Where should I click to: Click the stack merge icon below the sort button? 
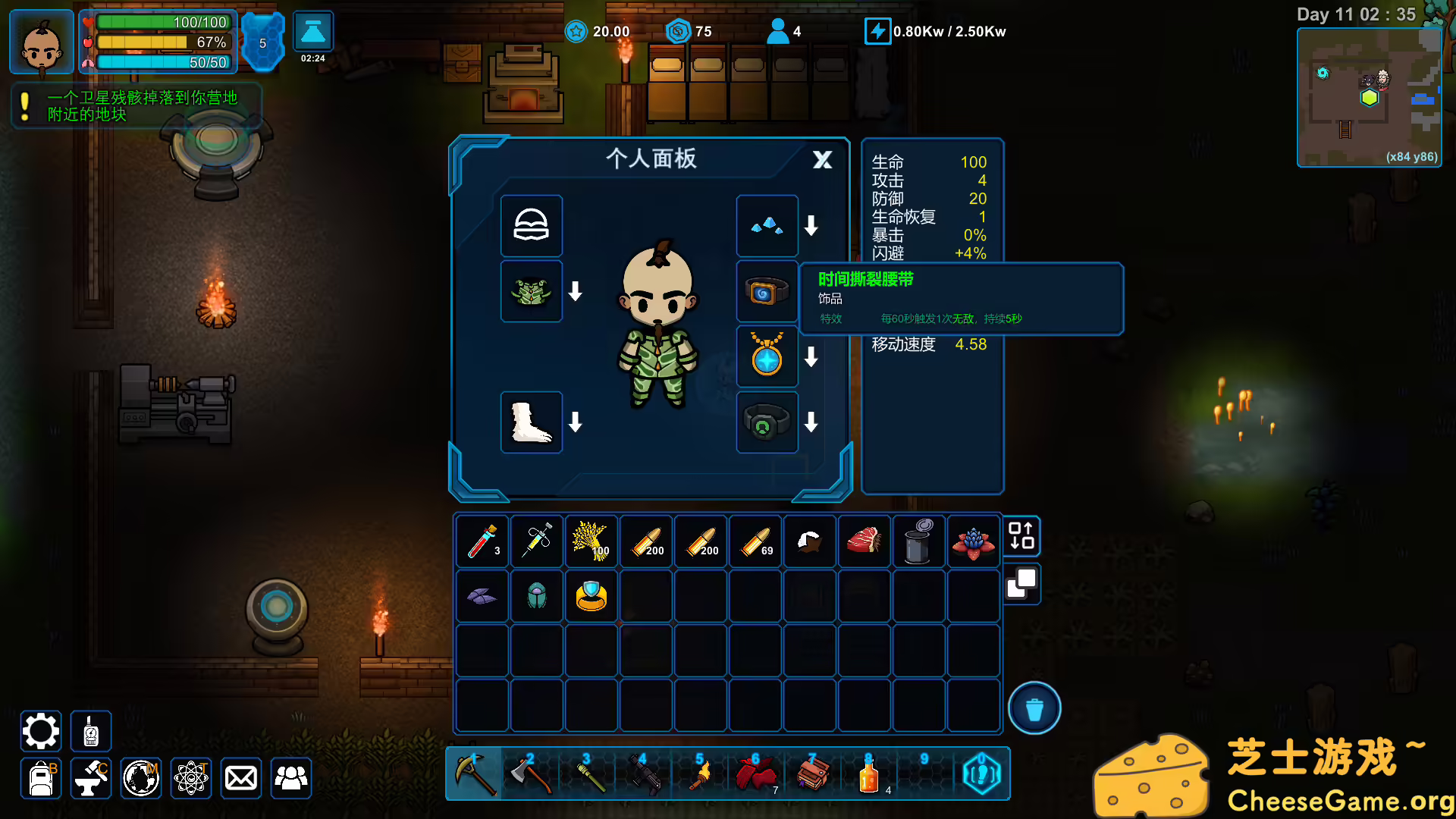(x=1021, y=585)
